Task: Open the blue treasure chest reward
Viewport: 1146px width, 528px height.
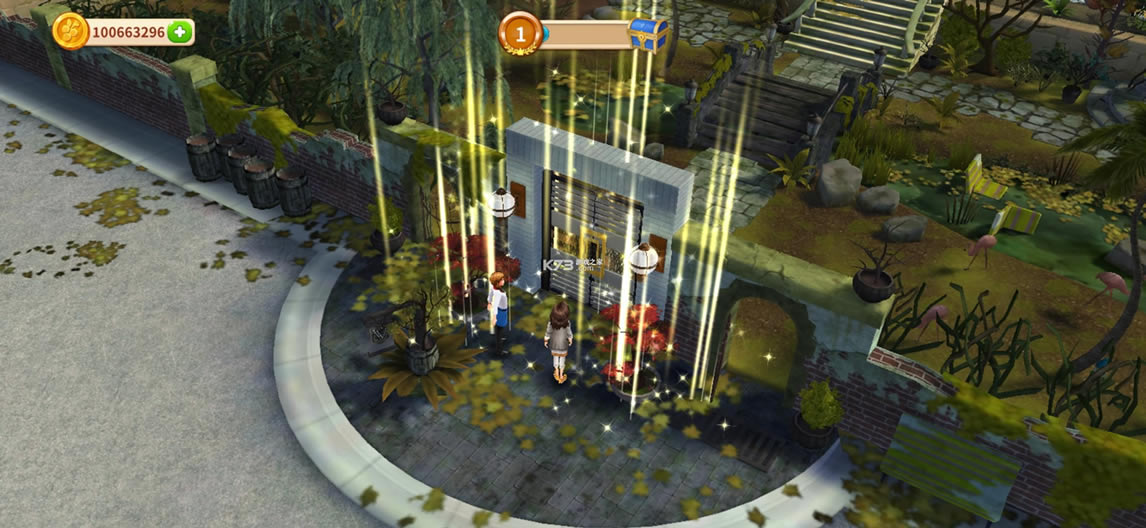Action: [648, 34]
